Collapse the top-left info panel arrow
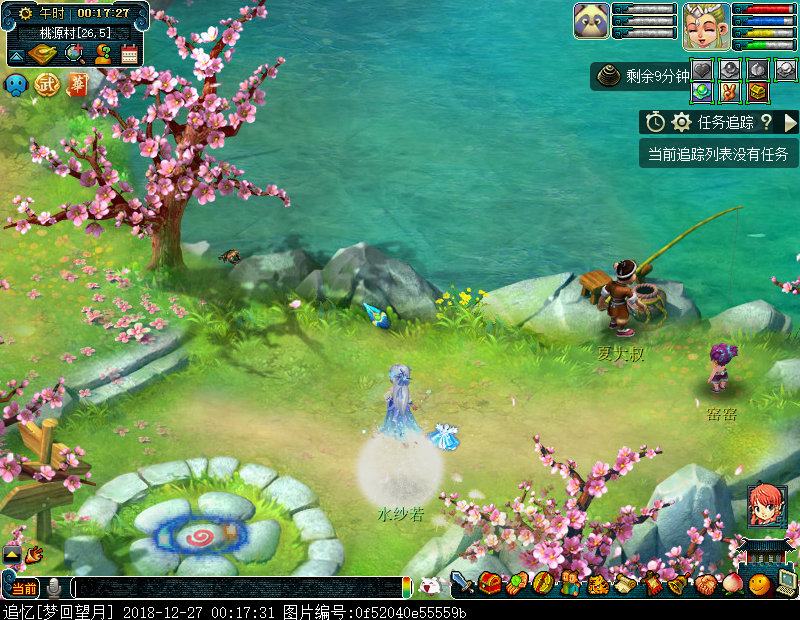This screenshot has height=620, width=800. pyautogui.click(x=17, y=55)
